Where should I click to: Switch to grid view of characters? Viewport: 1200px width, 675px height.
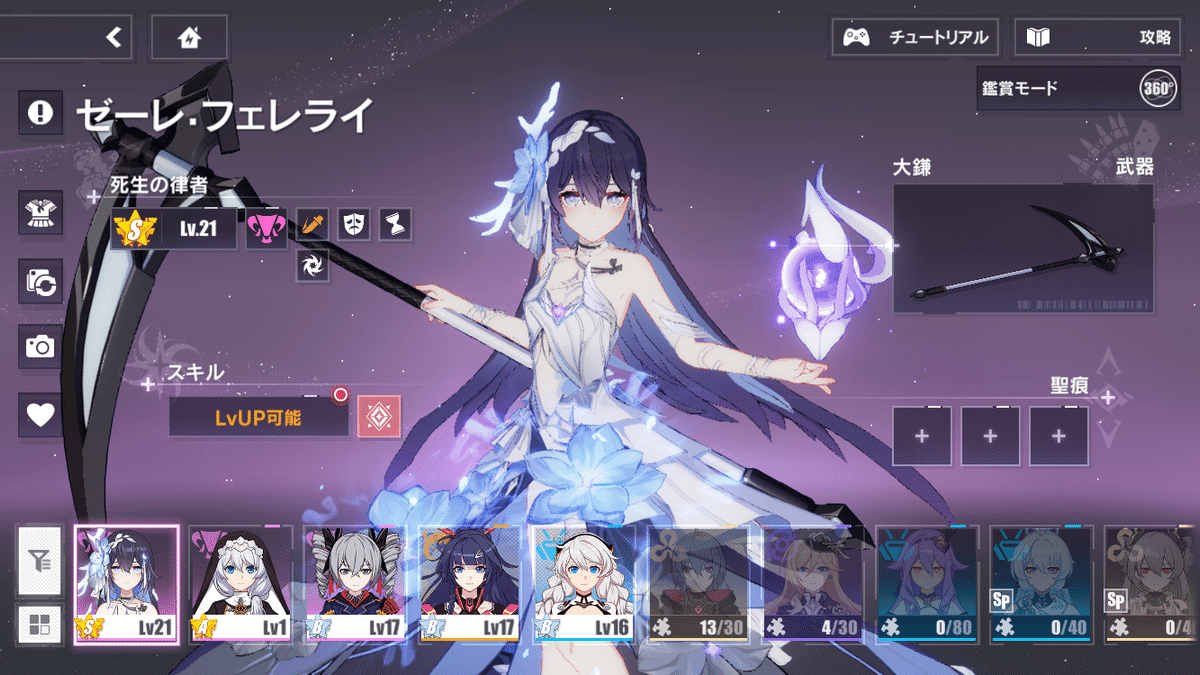click(x=40, y=625)
